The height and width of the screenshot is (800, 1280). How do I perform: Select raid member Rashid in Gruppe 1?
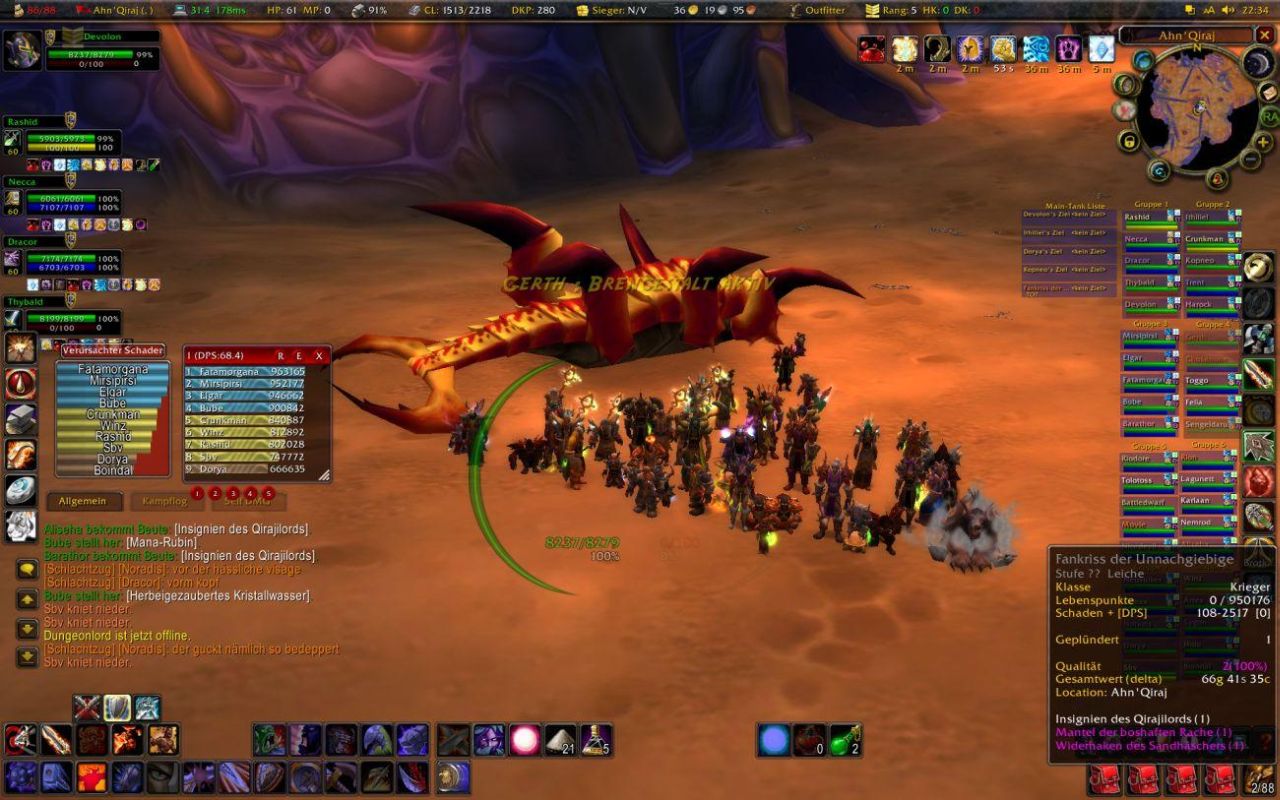pos(1150,218)
